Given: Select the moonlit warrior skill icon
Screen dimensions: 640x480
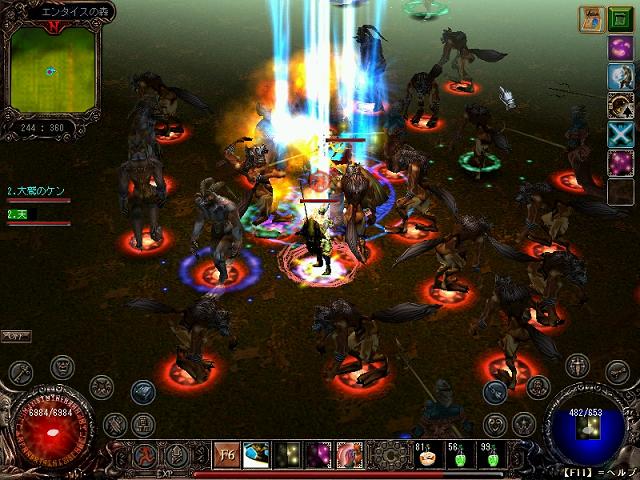Looking at the screenshot, I should tap(620, 76).
